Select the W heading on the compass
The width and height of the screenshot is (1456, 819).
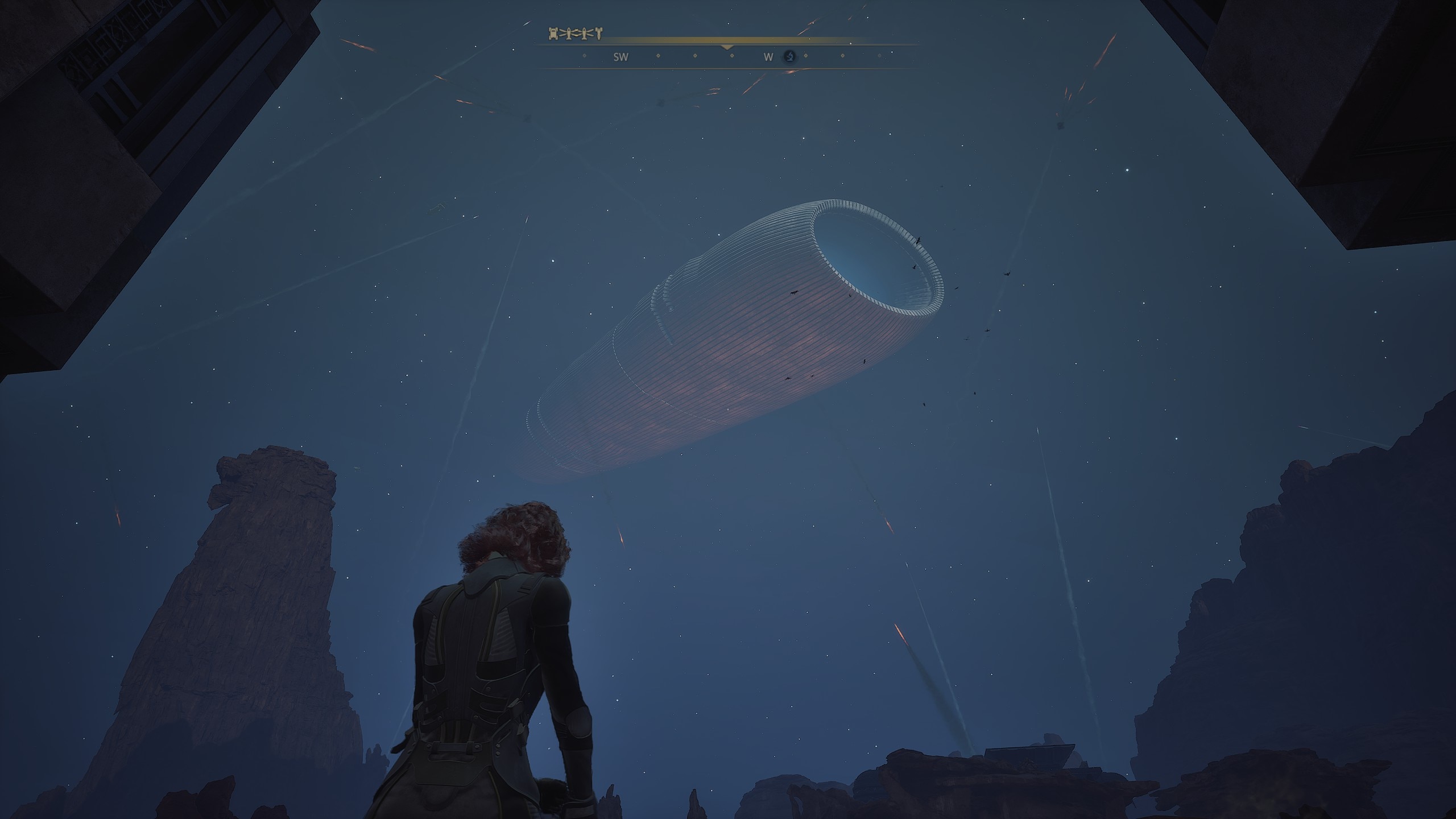[768, 57]
